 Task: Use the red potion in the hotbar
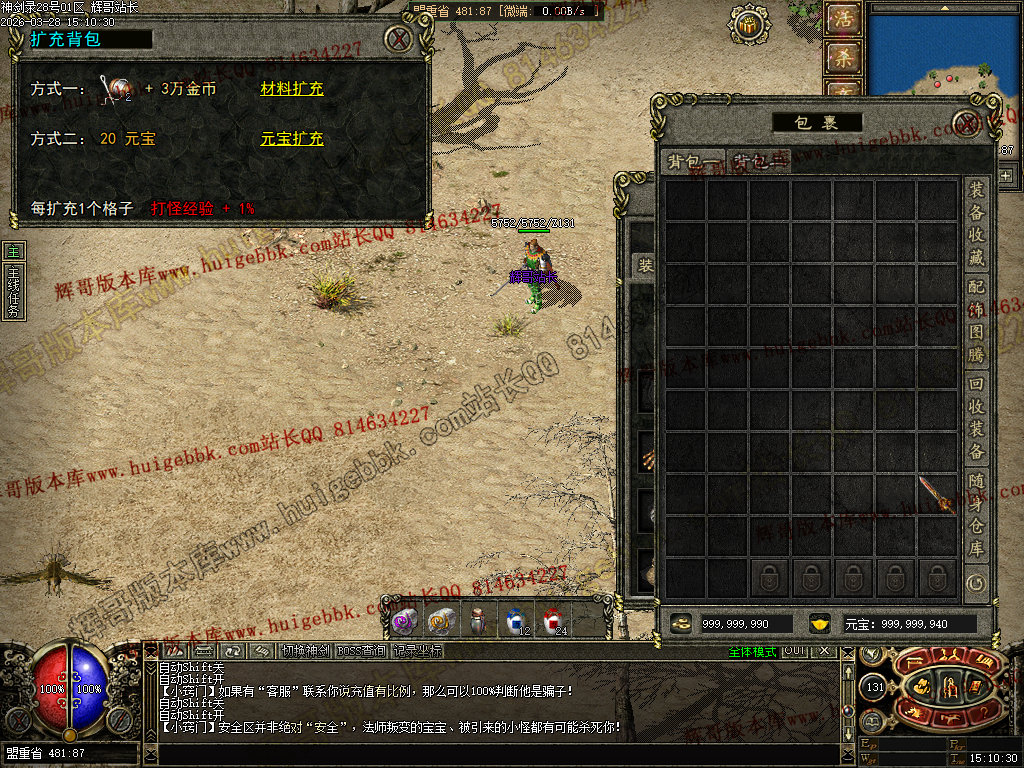(553, 621)
